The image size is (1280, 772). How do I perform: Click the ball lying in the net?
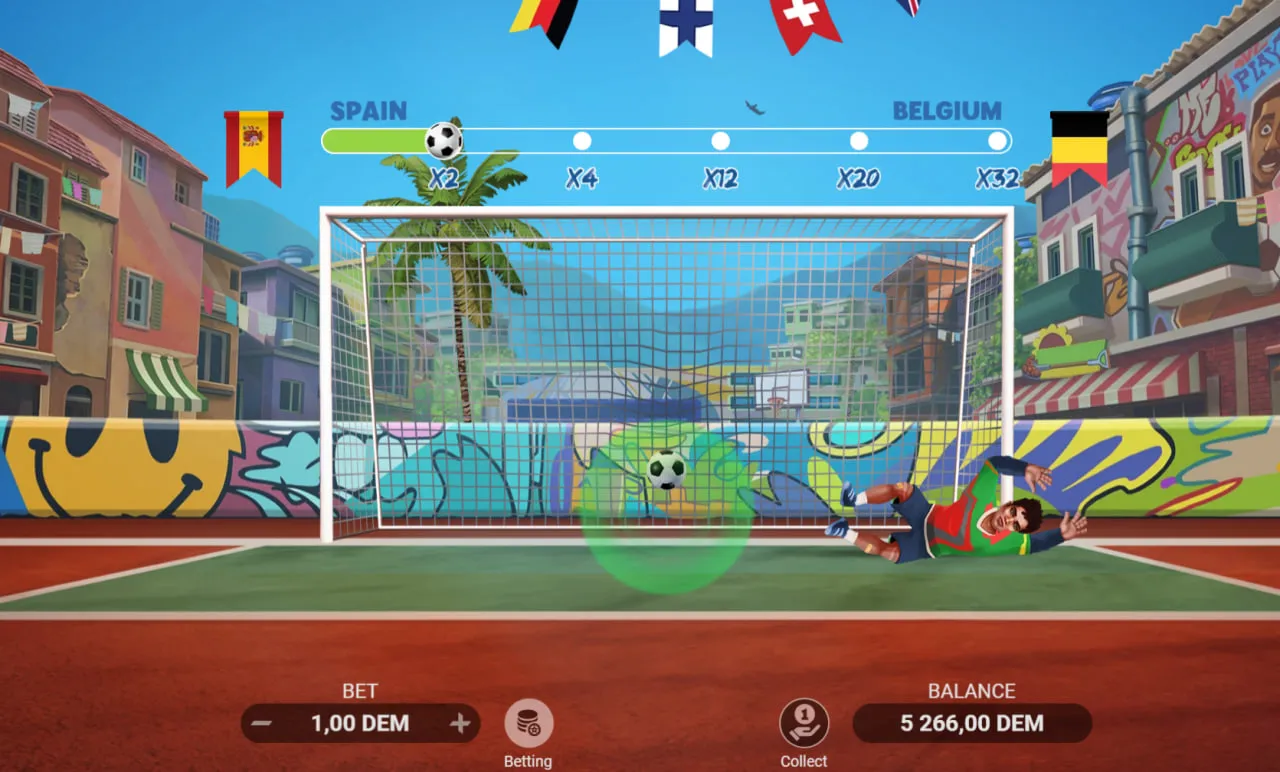click(x=666, y=472)
